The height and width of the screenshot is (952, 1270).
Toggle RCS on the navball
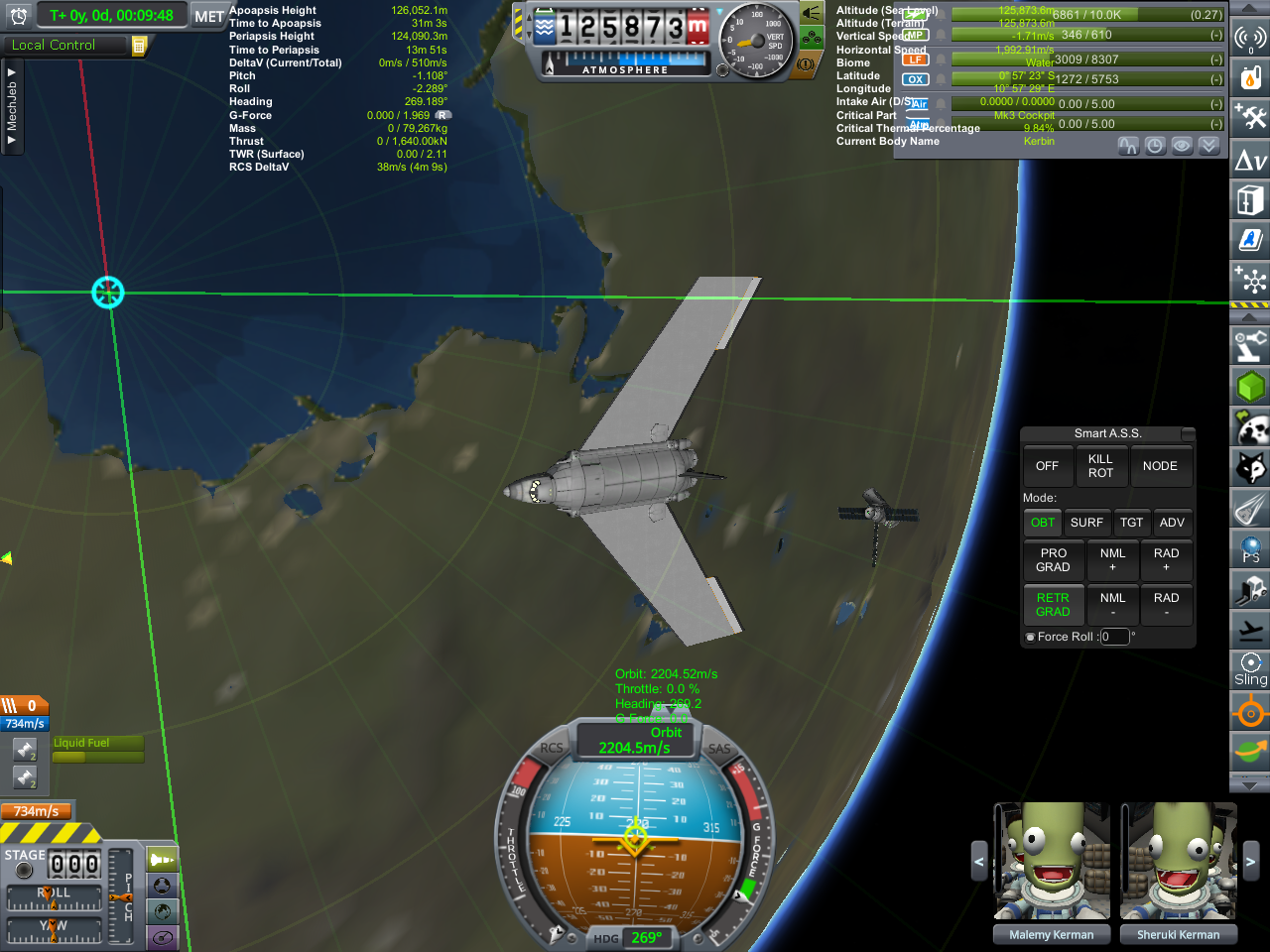click(552, 750)
